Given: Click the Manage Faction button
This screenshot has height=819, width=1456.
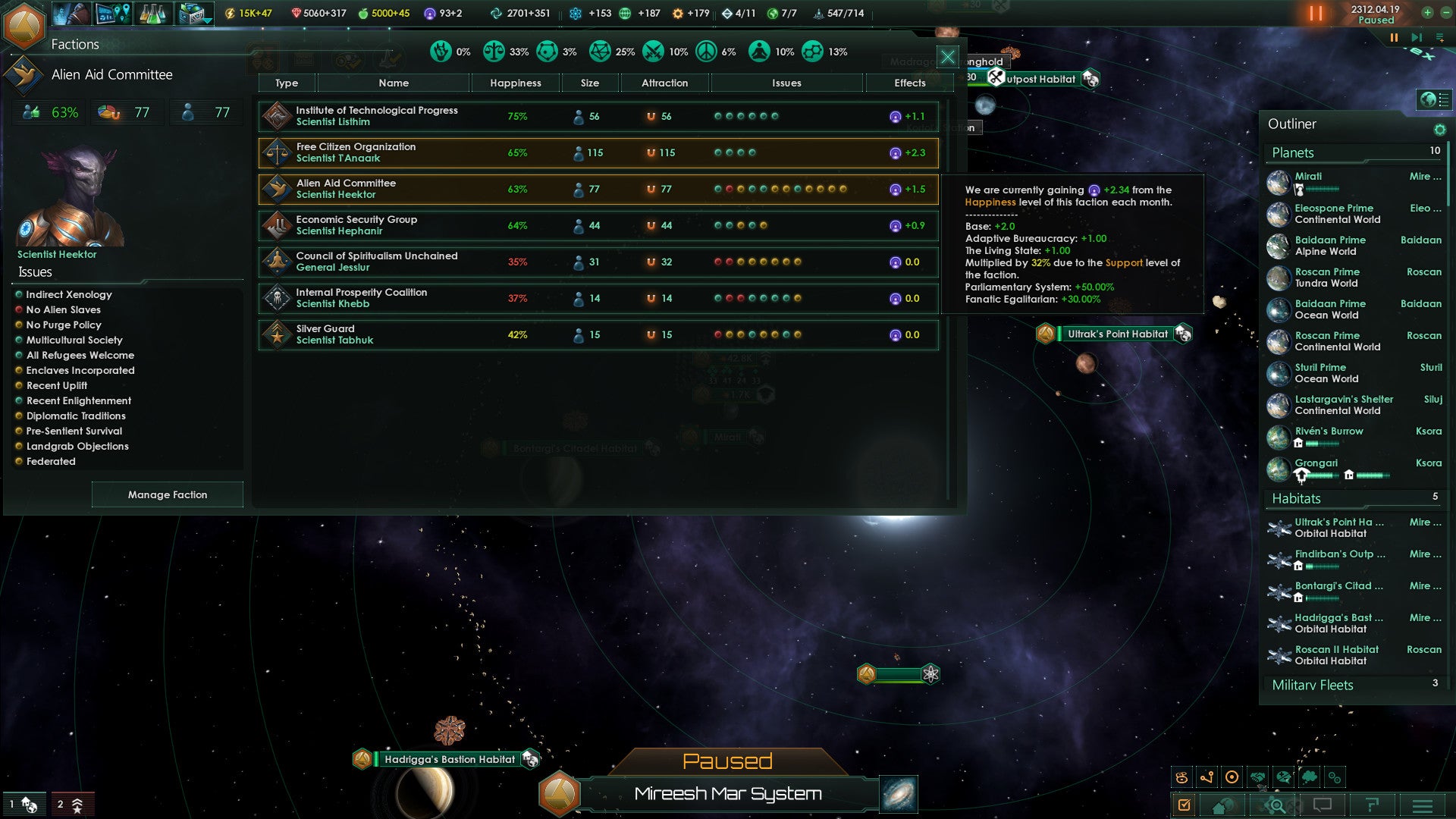Looking at the screenshot, I should coord(167,494).
